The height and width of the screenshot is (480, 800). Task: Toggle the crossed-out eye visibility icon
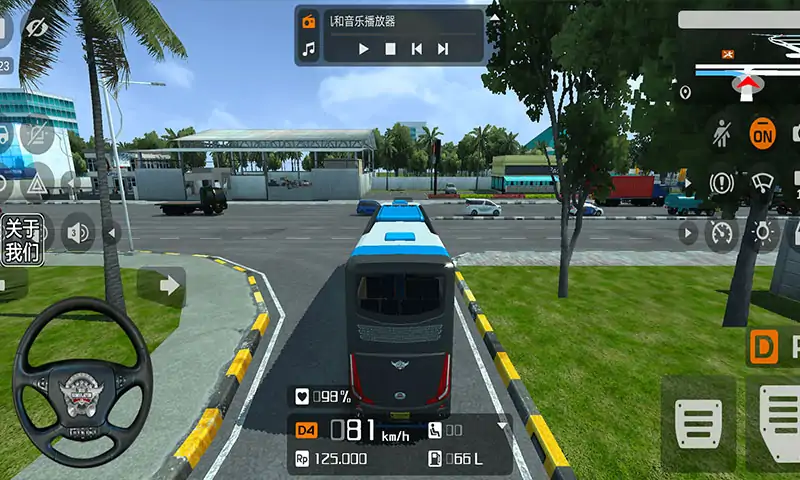click(38, 28)
